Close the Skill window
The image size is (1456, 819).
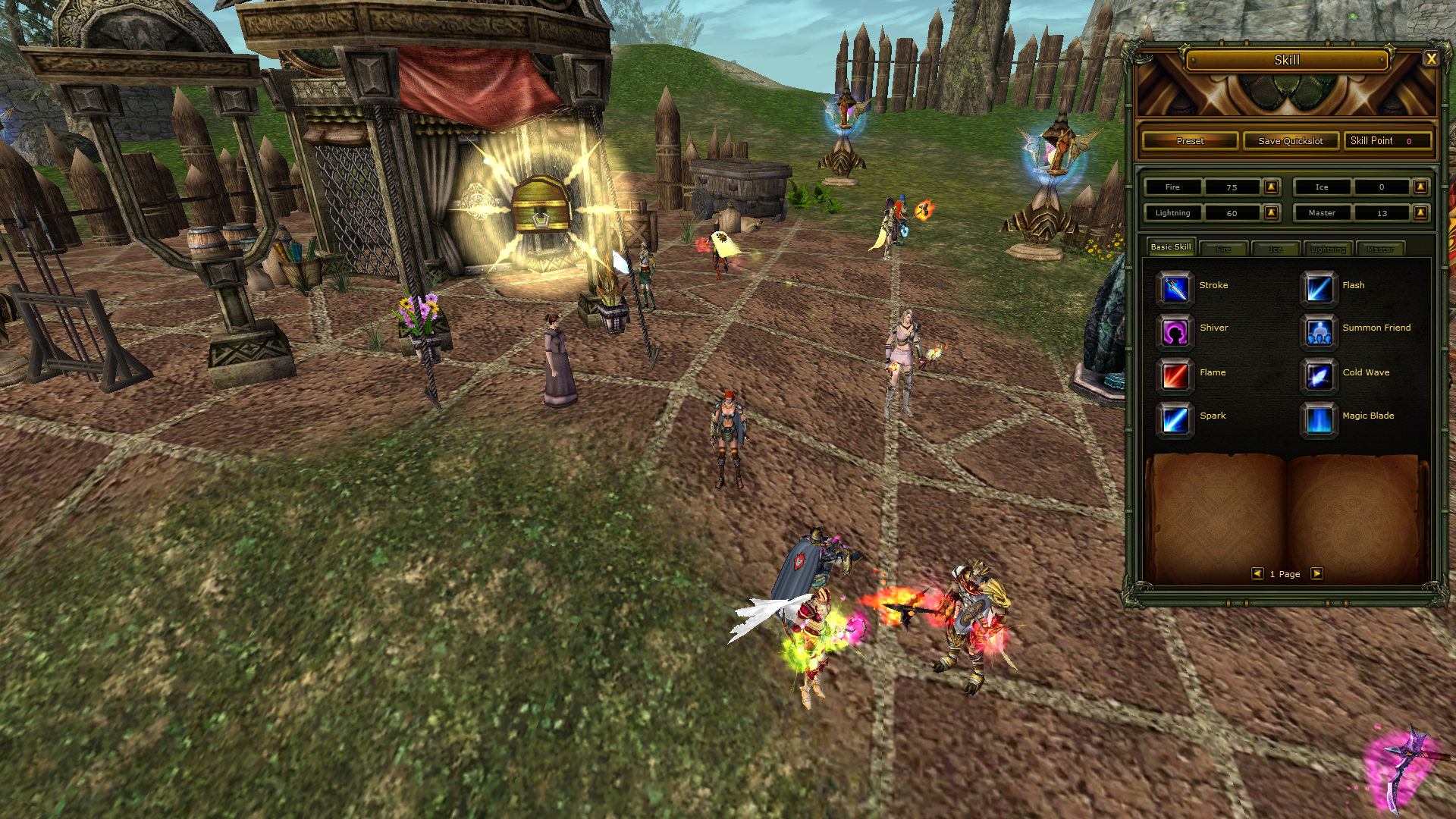1431,59
